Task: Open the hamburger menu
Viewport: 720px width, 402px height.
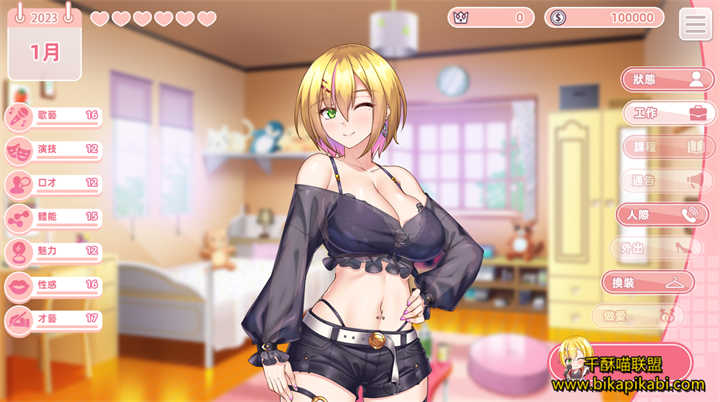Action: [695, 23]
